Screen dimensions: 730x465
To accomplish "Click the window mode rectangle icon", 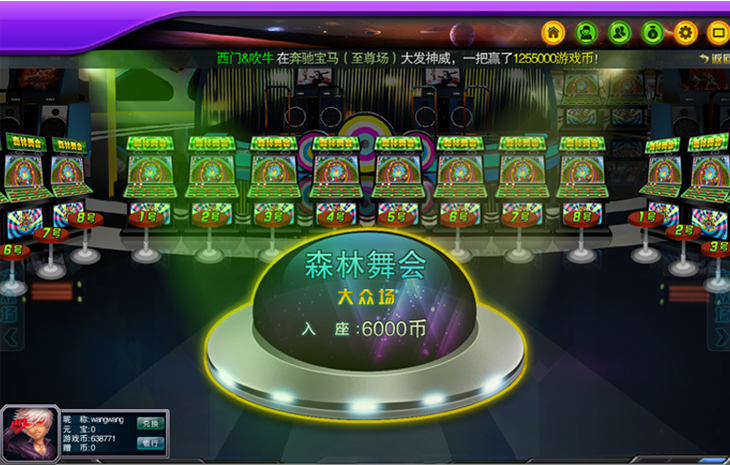I will click(x=716, y=32).
